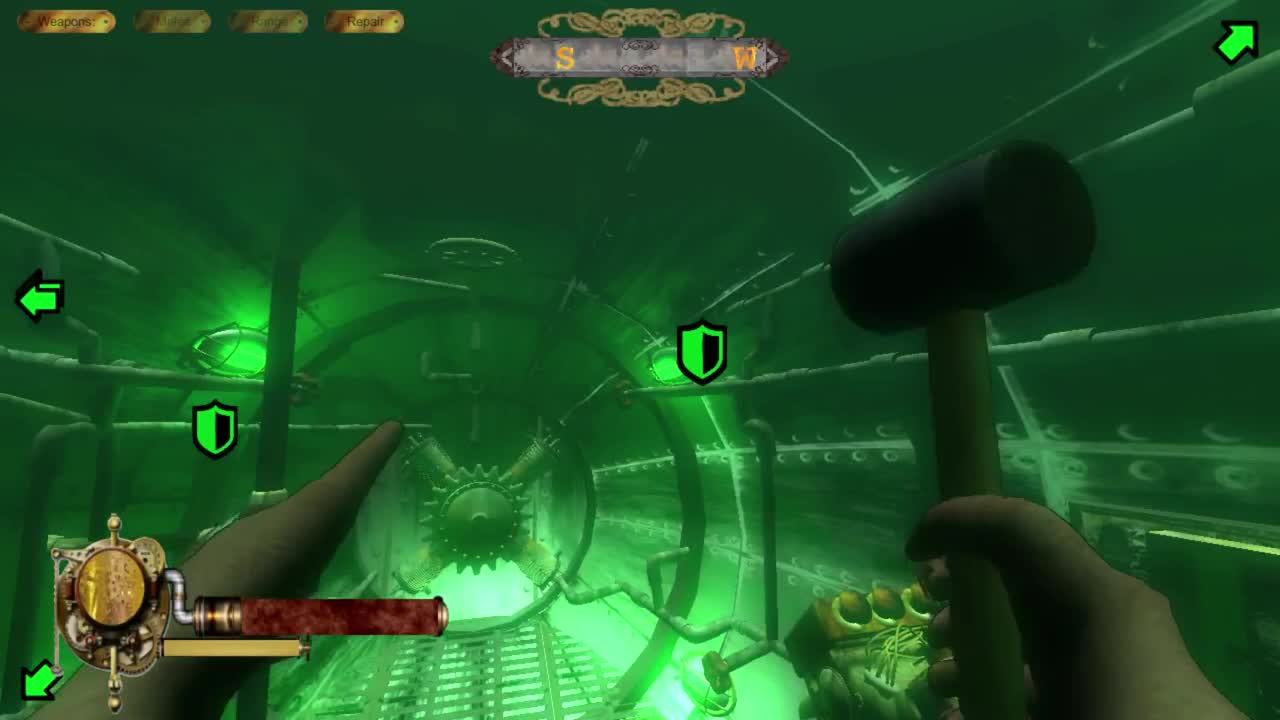This screenshot has width=1280, height=720.
Task: Toggle the Repair mode on
Action: pos(365,21)
